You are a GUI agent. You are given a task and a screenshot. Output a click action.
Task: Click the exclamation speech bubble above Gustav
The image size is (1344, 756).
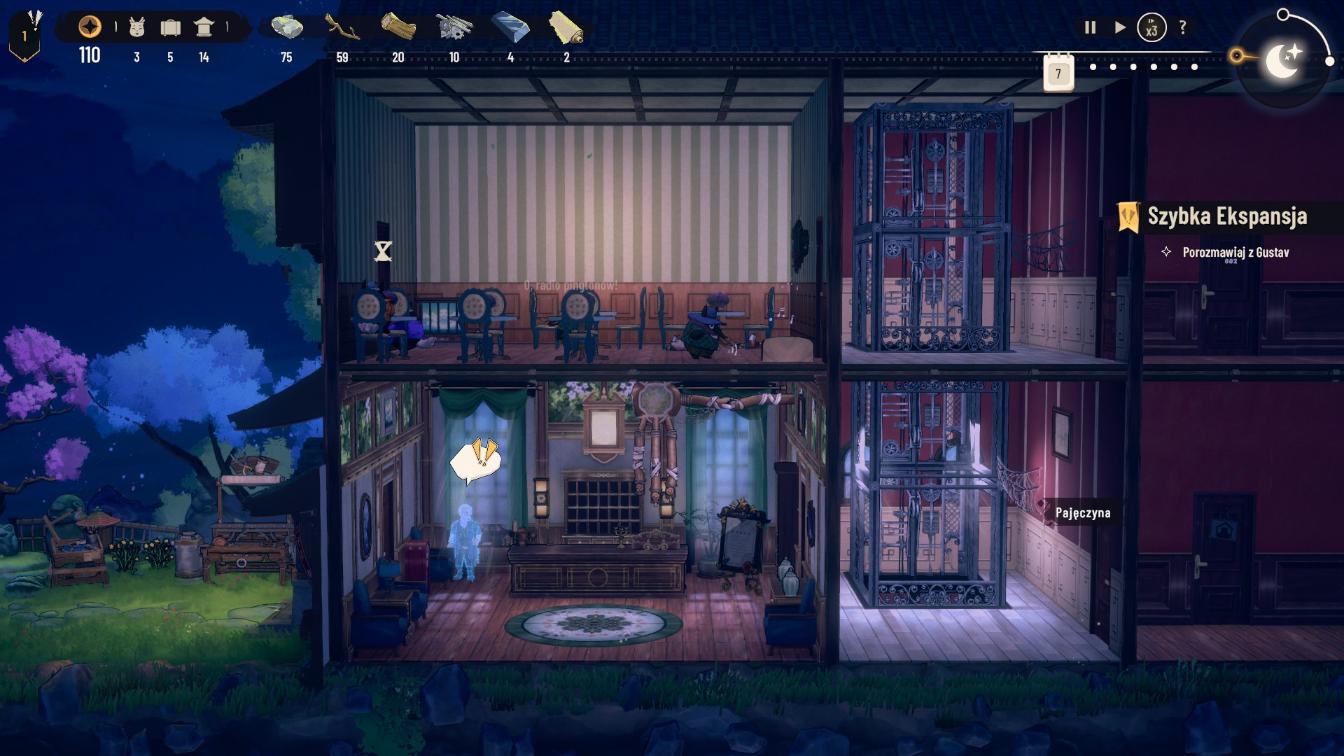(x=473, y=461)
